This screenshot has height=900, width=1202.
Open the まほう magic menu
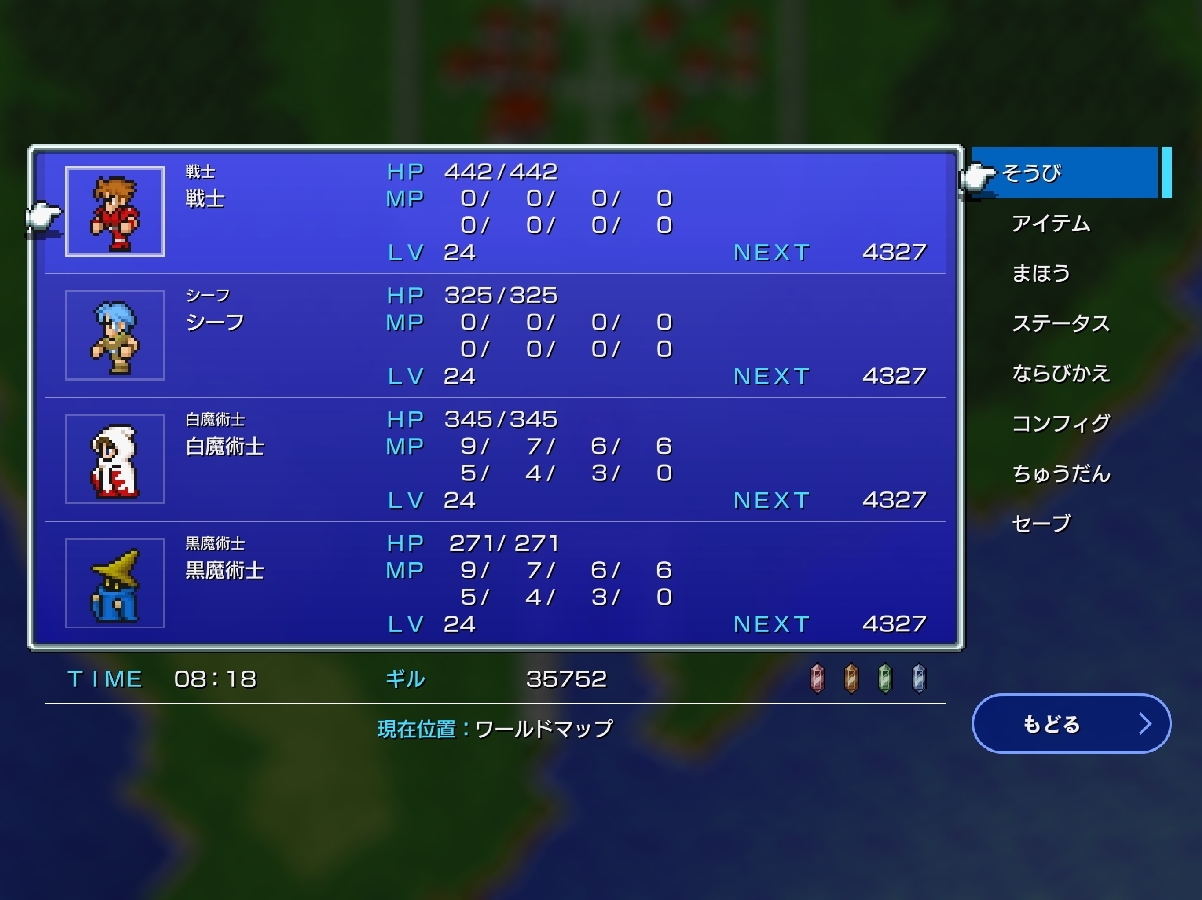[x=1041, y=273]
